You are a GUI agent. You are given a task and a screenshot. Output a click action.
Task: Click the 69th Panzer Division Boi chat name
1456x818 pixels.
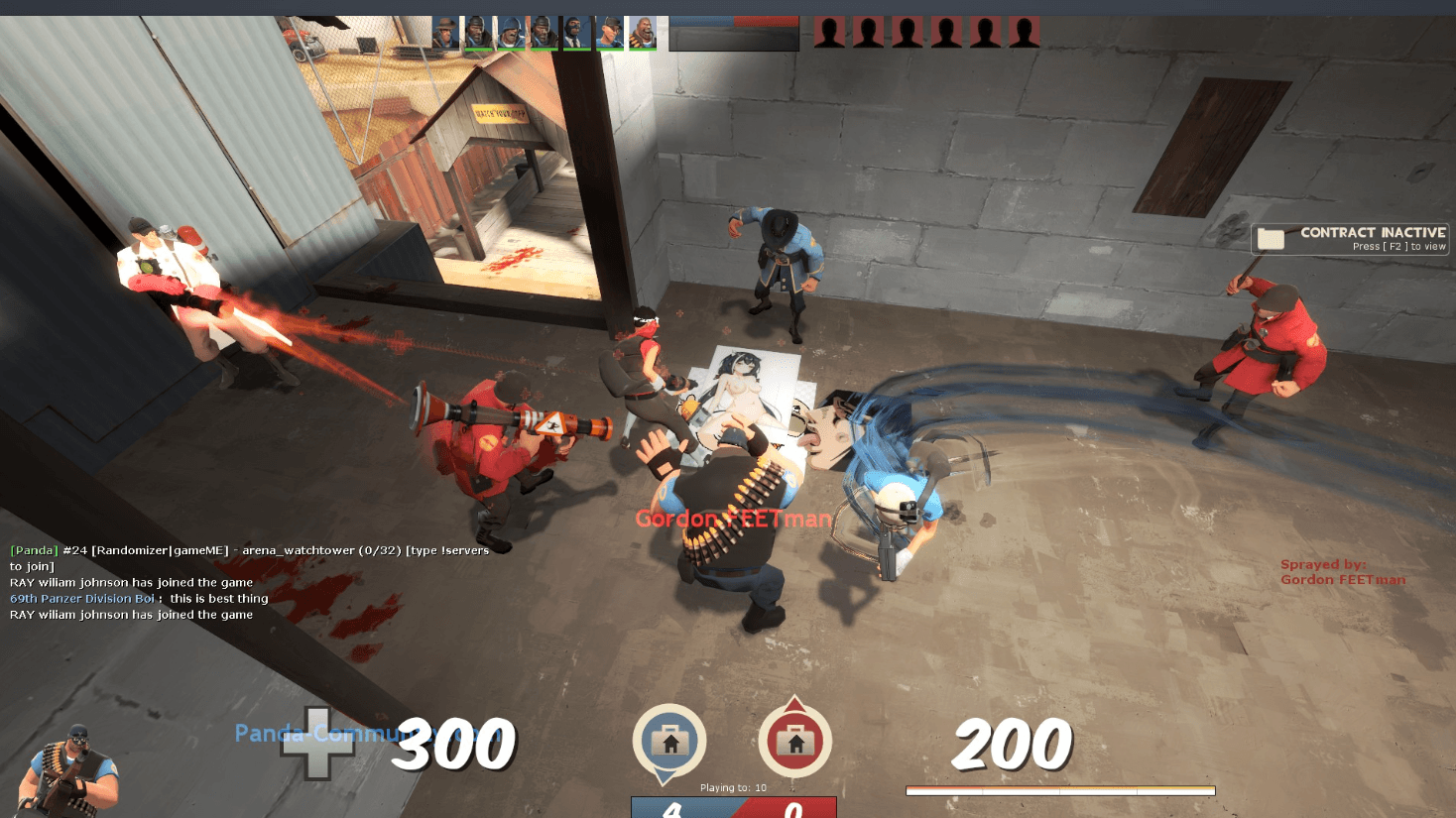(82, 599)
